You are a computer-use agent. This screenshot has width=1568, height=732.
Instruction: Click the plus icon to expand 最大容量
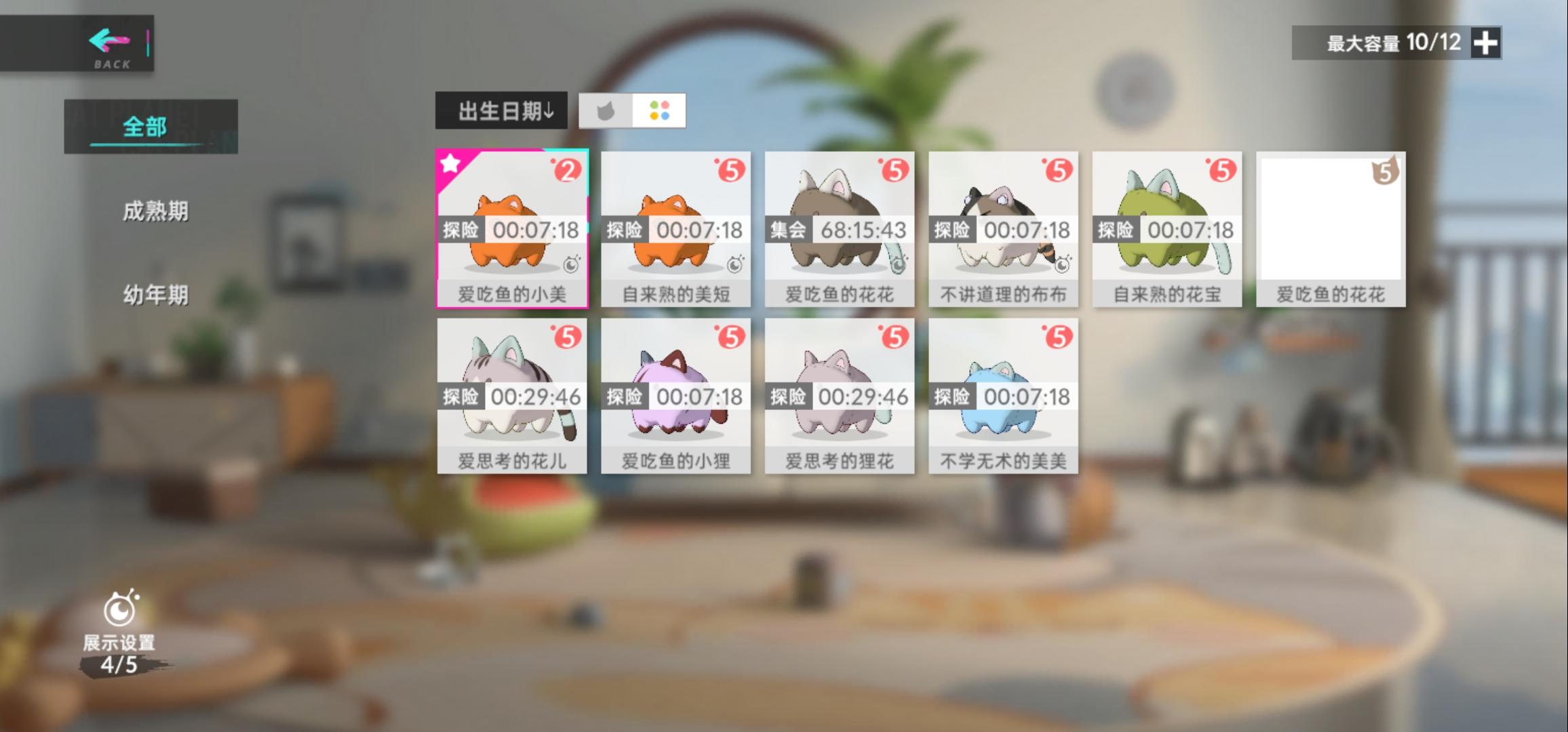pyautogui.click(x=1485, y=43)
